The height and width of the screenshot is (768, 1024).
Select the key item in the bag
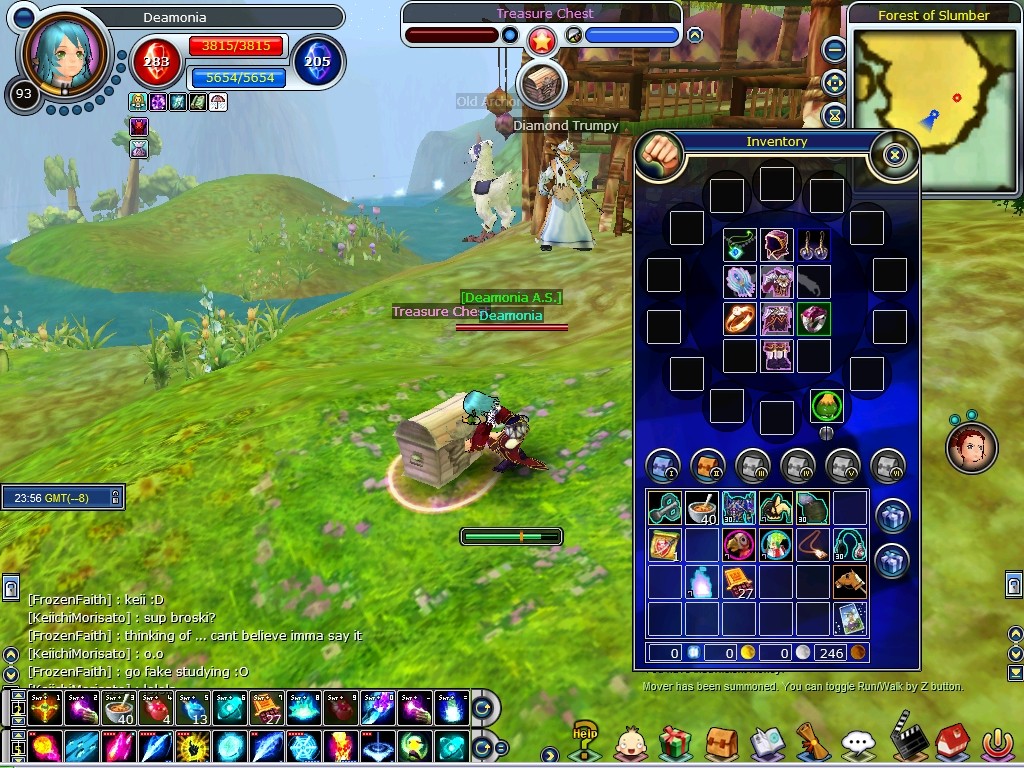665,508
